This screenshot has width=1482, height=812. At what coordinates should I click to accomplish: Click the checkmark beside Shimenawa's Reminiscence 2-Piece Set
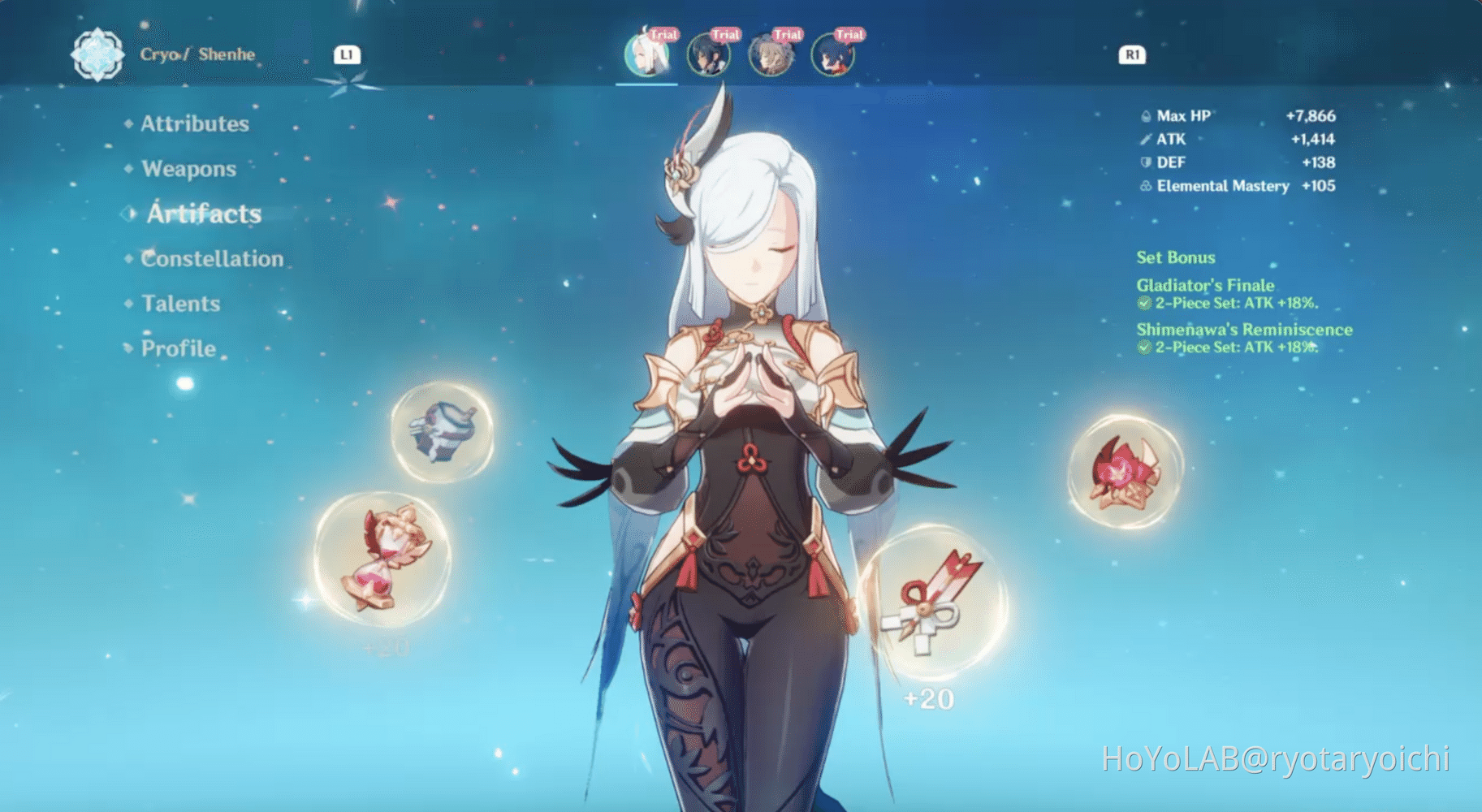coord(1143,347)
